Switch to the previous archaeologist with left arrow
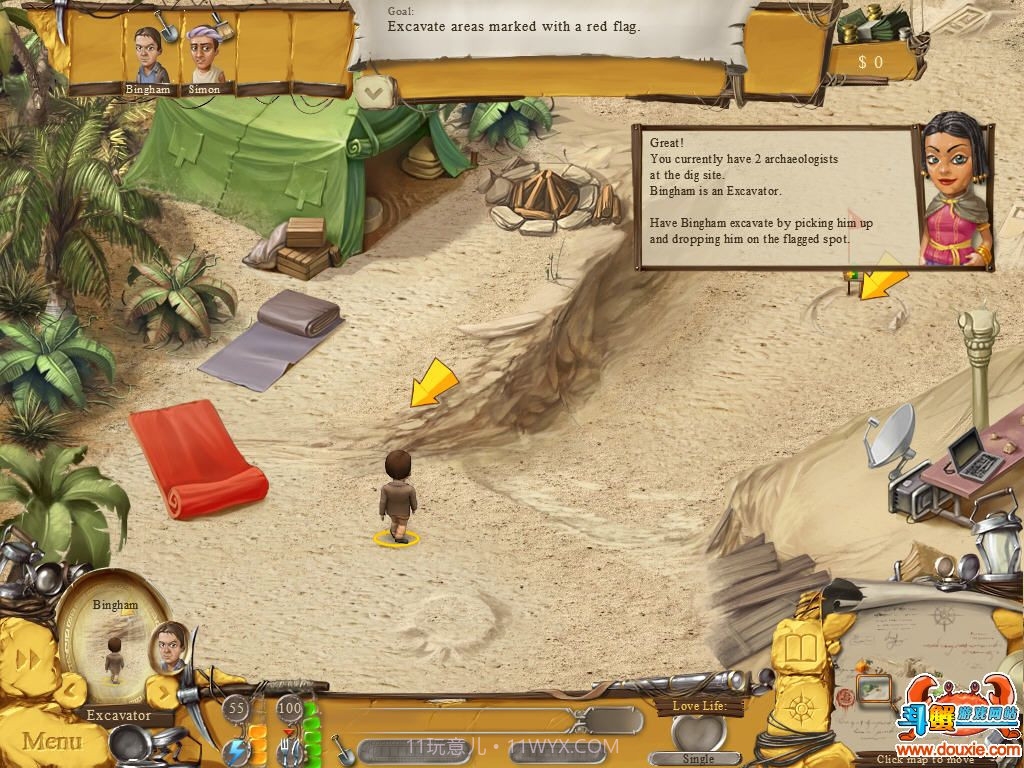The height and width of the screenshot is (768, 1024). [69, 688]
